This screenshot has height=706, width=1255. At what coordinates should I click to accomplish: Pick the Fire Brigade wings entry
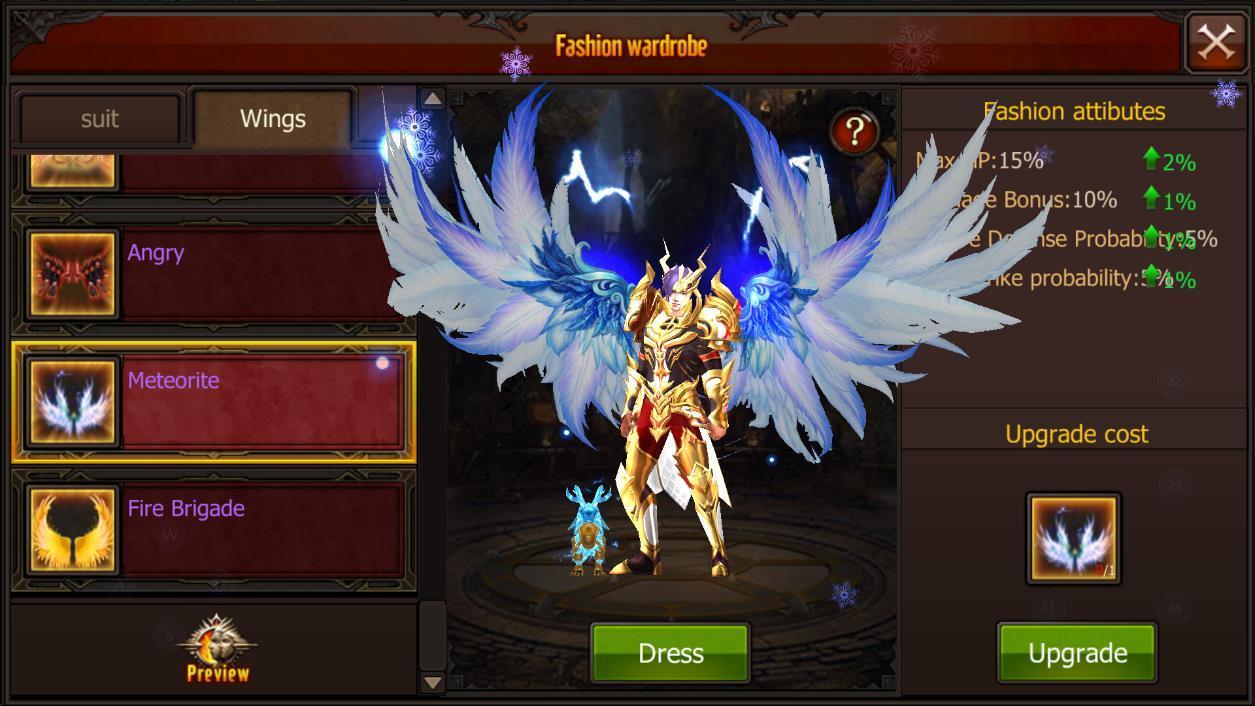tap(212, 529)
